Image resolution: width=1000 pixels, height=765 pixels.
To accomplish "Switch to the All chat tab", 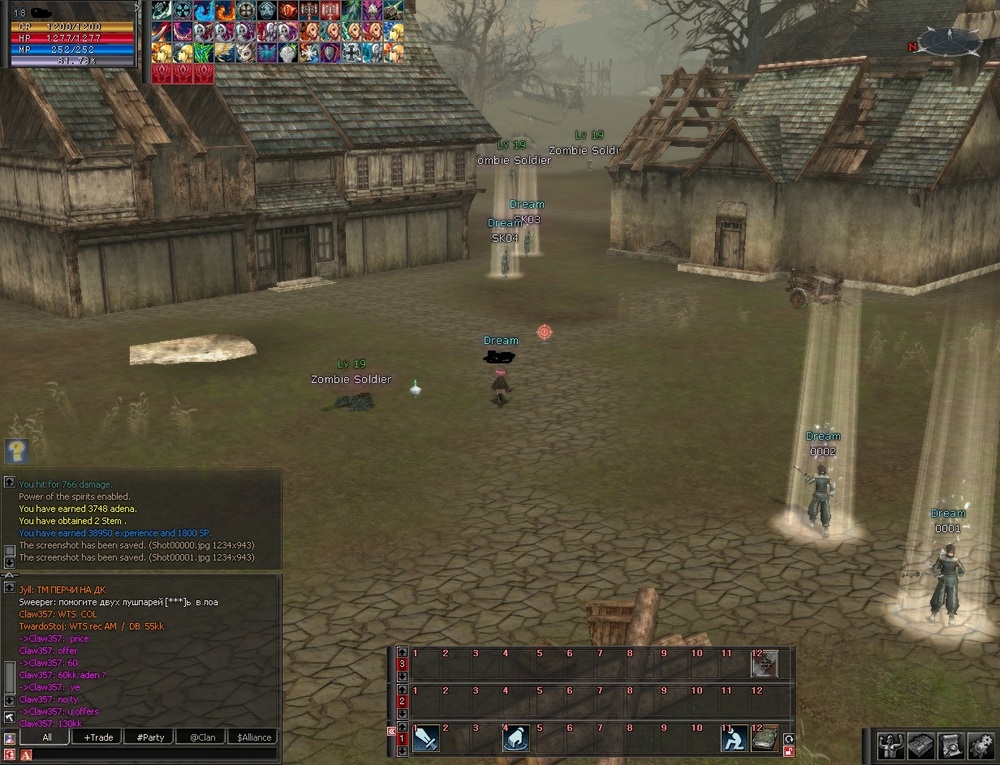I will [47, 737].
